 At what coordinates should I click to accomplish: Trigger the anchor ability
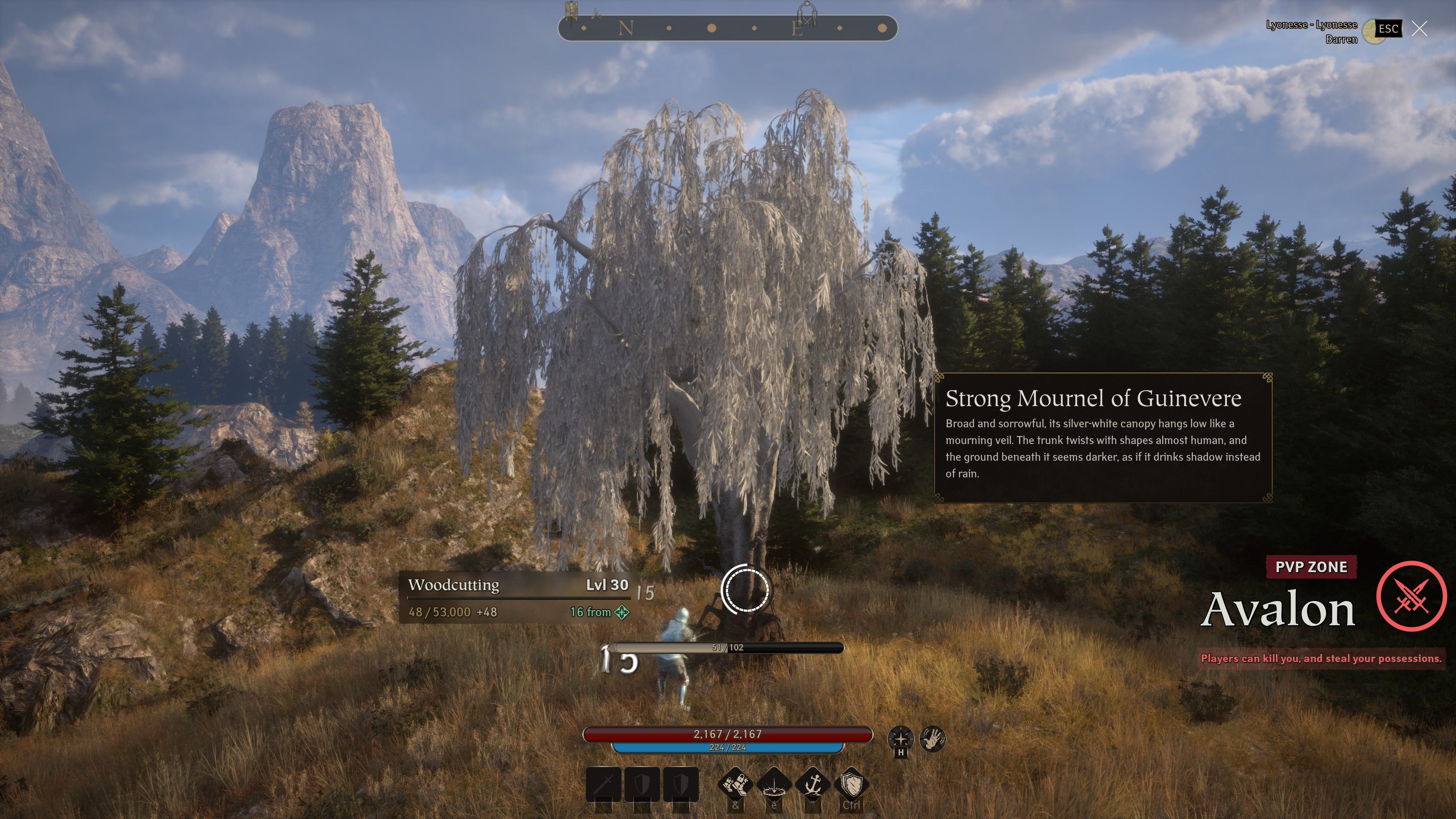(x=812, y=784)
